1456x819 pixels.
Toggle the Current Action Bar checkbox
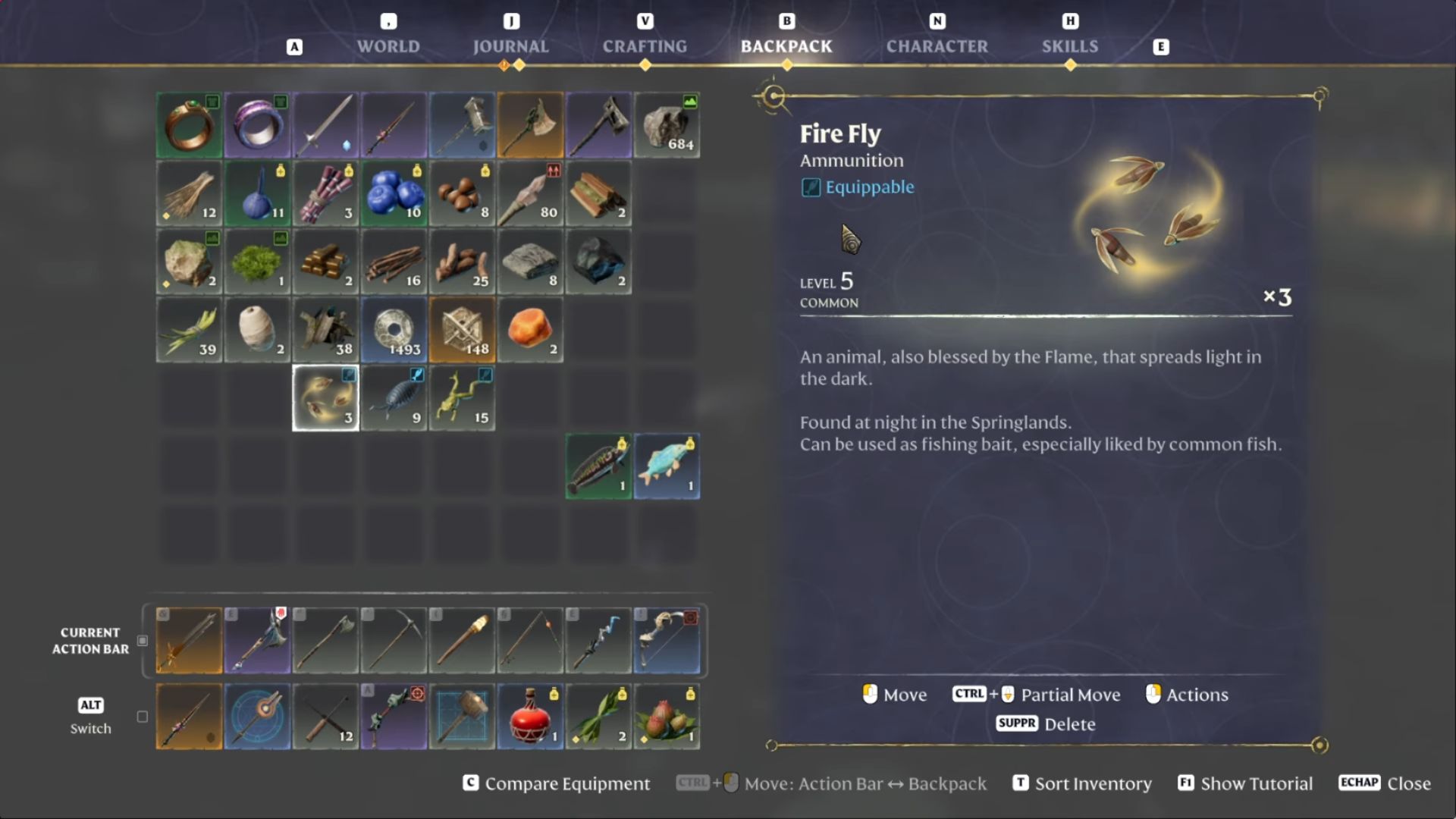tap(142, 641)
